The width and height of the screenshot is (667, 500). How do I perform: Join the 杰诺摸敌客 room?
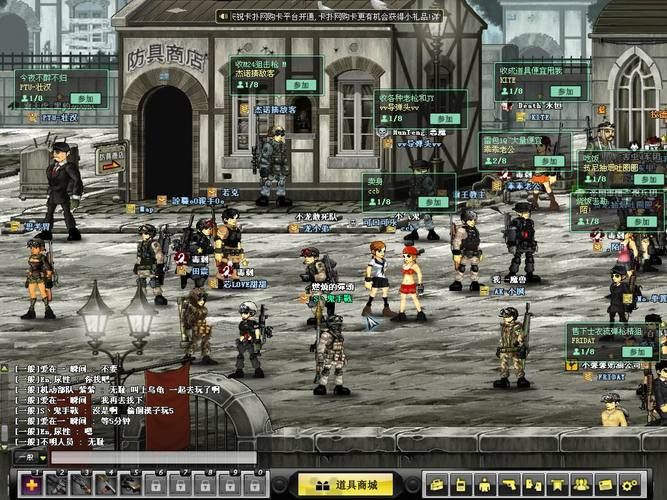tap(299, 85)
